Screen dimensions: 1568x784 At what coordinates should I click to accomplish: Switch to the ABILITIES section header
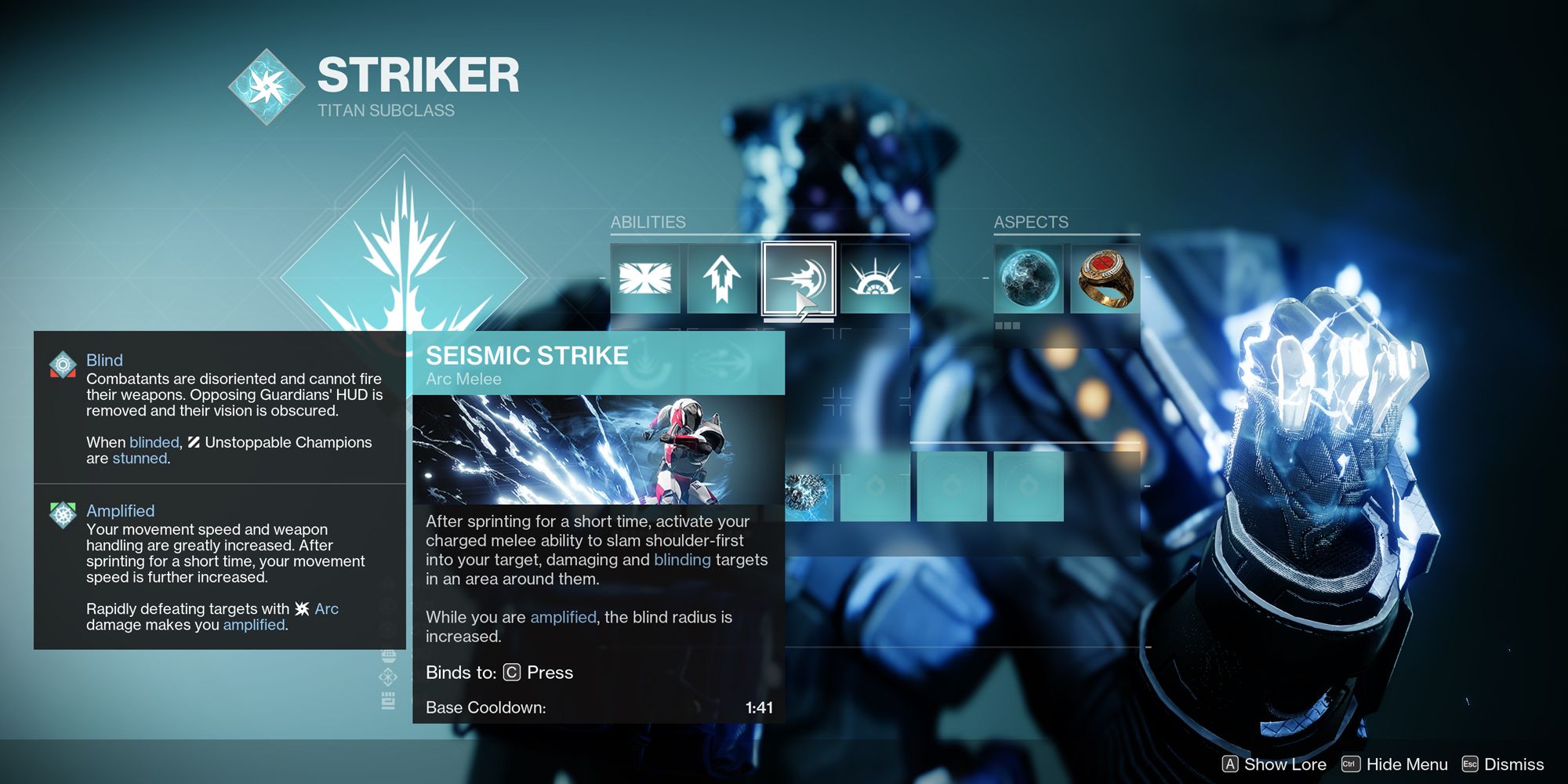648,222
